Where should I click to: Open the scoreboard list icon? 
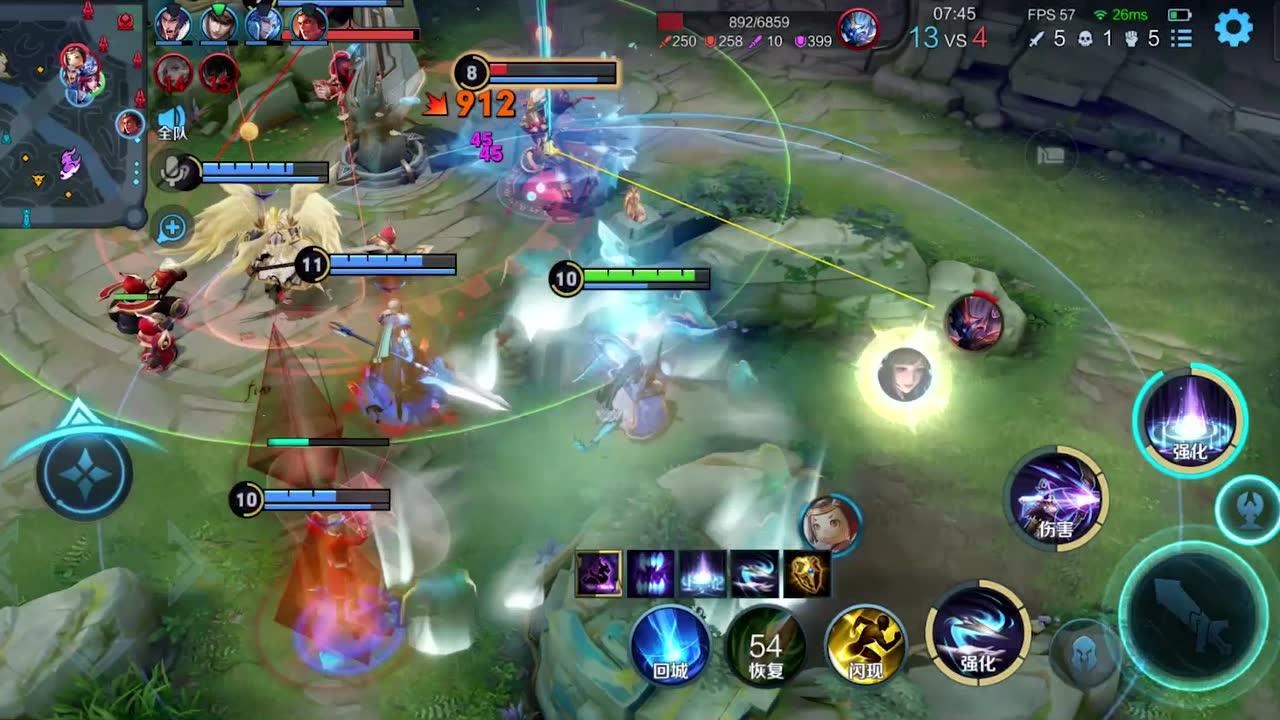tap(1182, 38)
